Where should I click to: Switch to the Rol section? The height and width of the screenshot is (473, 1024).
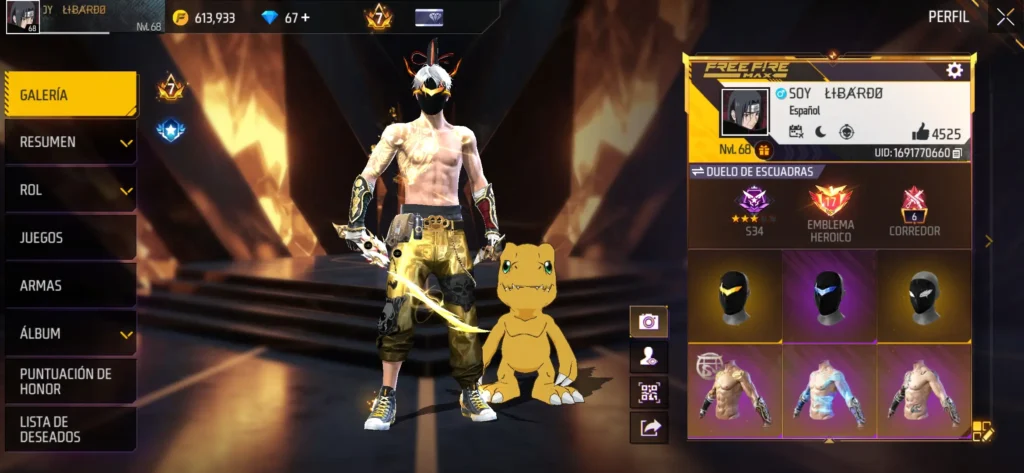tap(70, 190)
